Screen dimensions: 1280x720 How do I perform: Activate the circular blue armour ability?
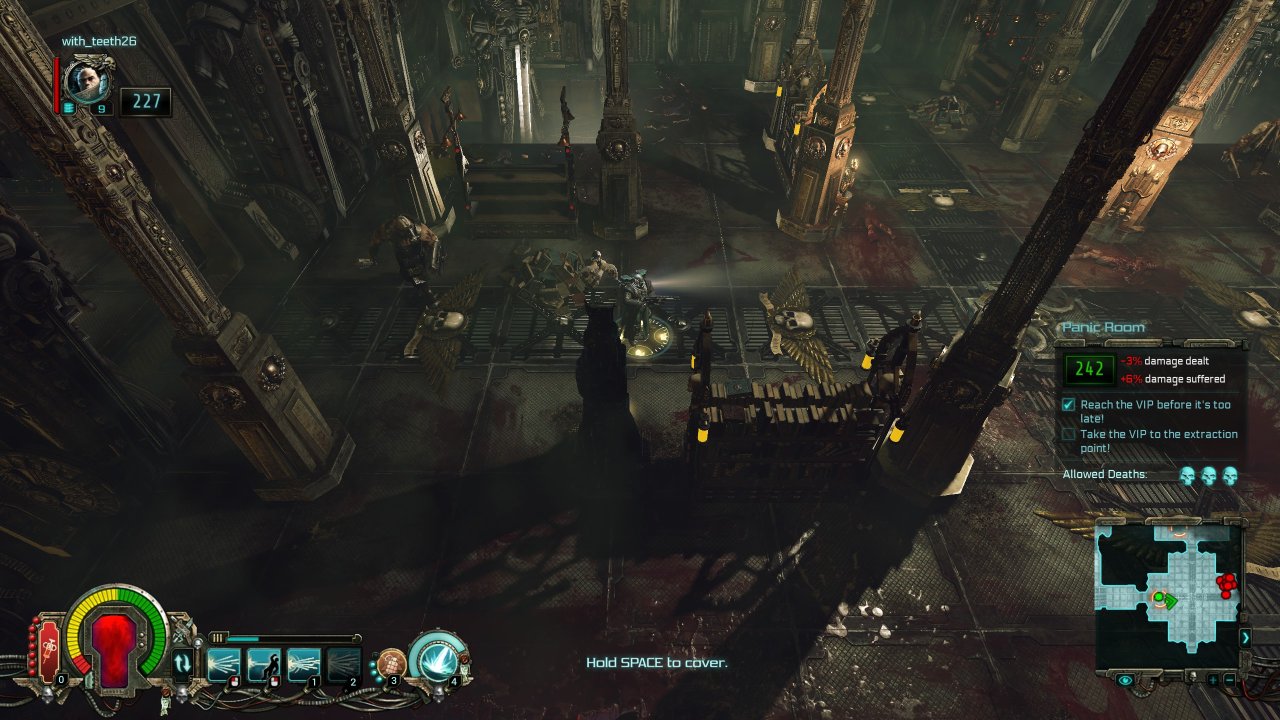[x=437, y=658]
